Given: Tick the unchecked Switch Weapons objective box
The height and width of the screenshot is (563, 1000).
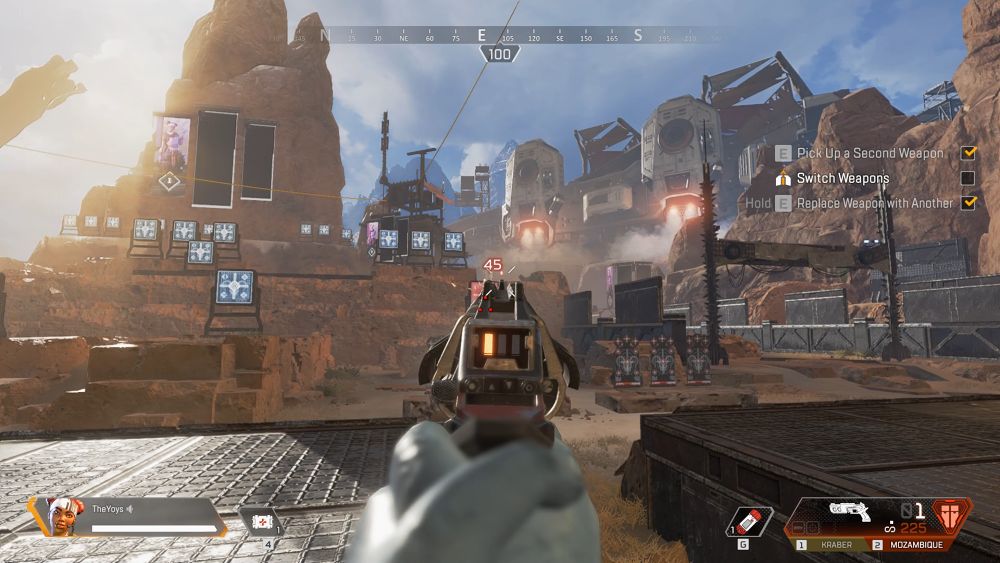Looking at the screenshot, I should tap(968, 178).
